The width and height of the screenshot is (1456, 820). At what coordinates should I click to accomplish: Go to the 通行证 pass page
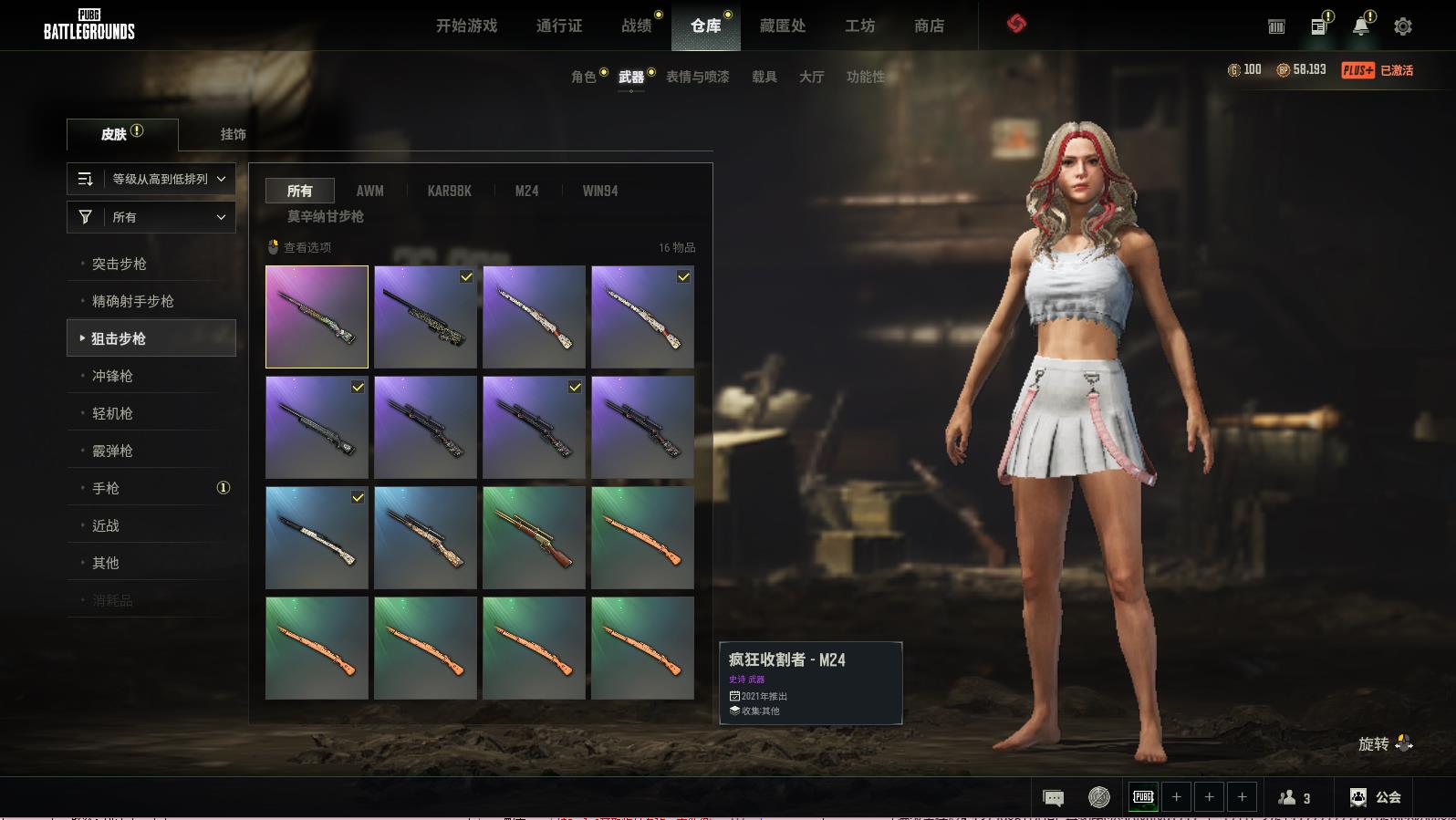tap(559, 26)
